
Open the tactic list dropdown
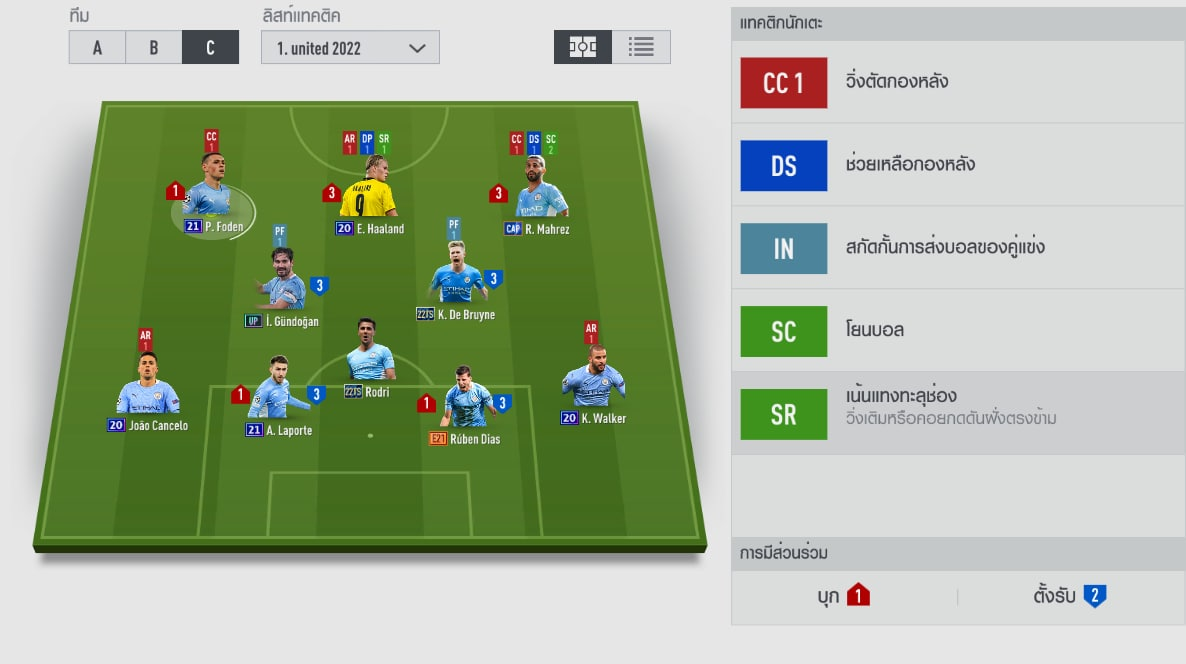[x=350, y=47]
